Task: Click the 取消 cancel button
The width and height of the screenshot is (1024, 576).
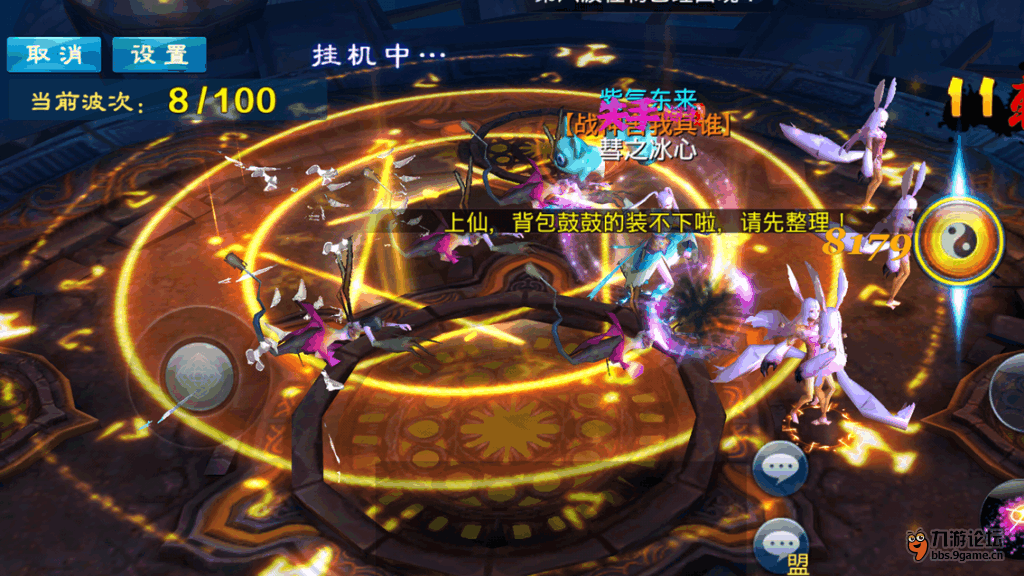Action: (x=54, y=55)
